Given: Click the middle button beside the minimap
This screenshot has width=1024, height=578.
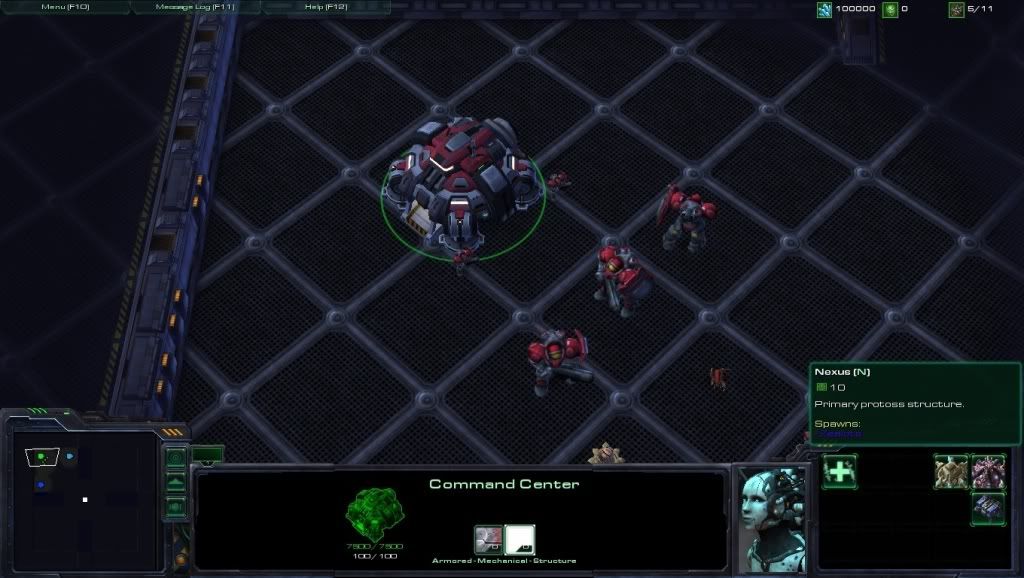Looking at the screenshot, I should [176, 482].
